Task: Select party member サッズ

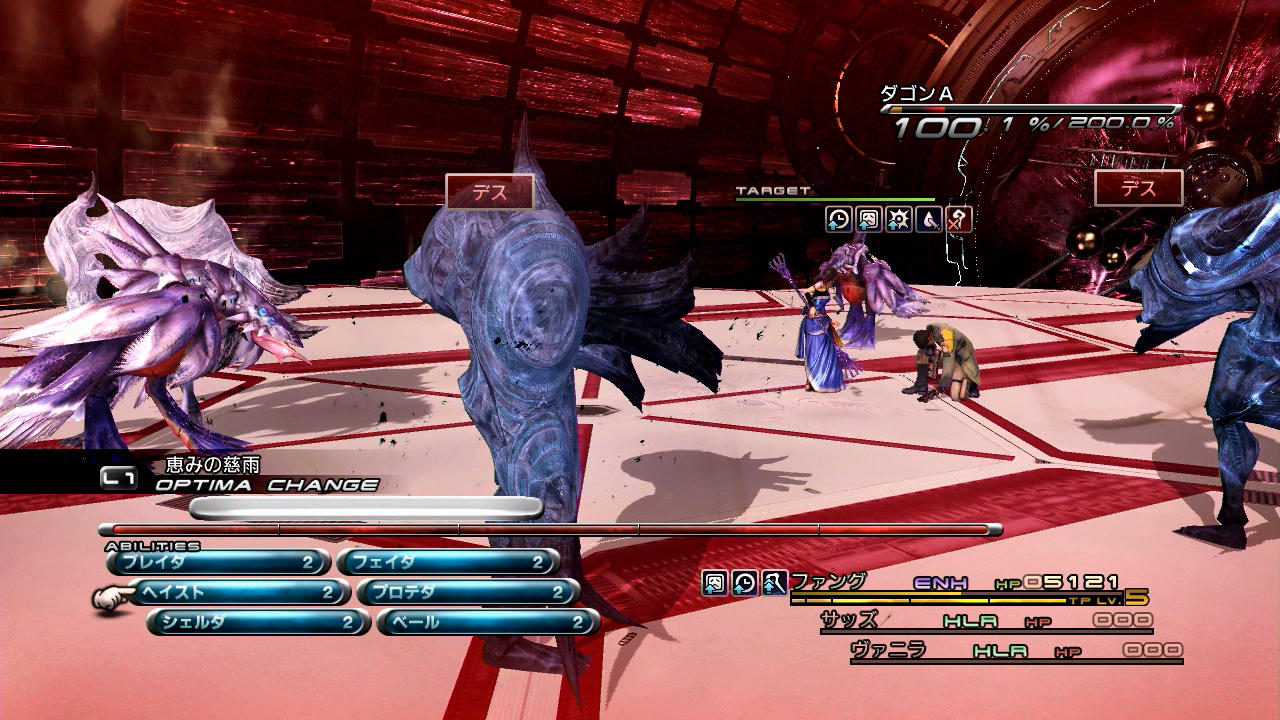Action: 849,620
